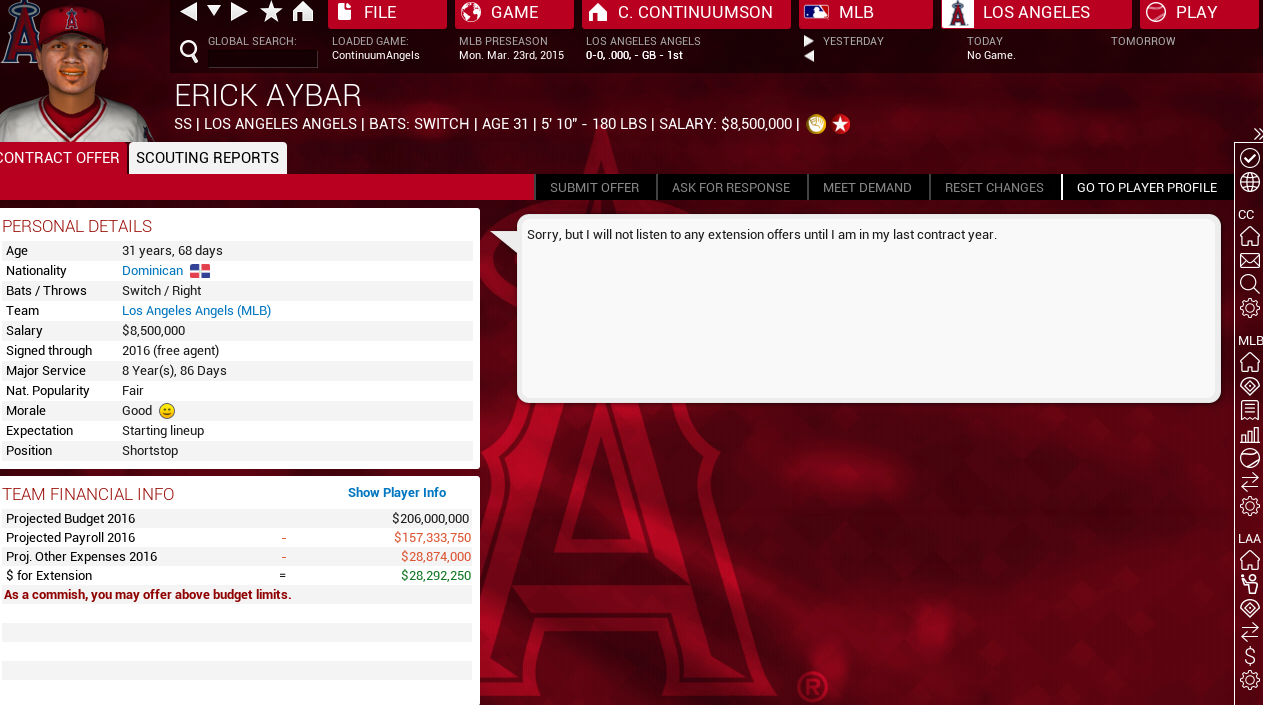Open the PLAY menu
Viewport: 1263px width, 705px height.
[1198, 13]
